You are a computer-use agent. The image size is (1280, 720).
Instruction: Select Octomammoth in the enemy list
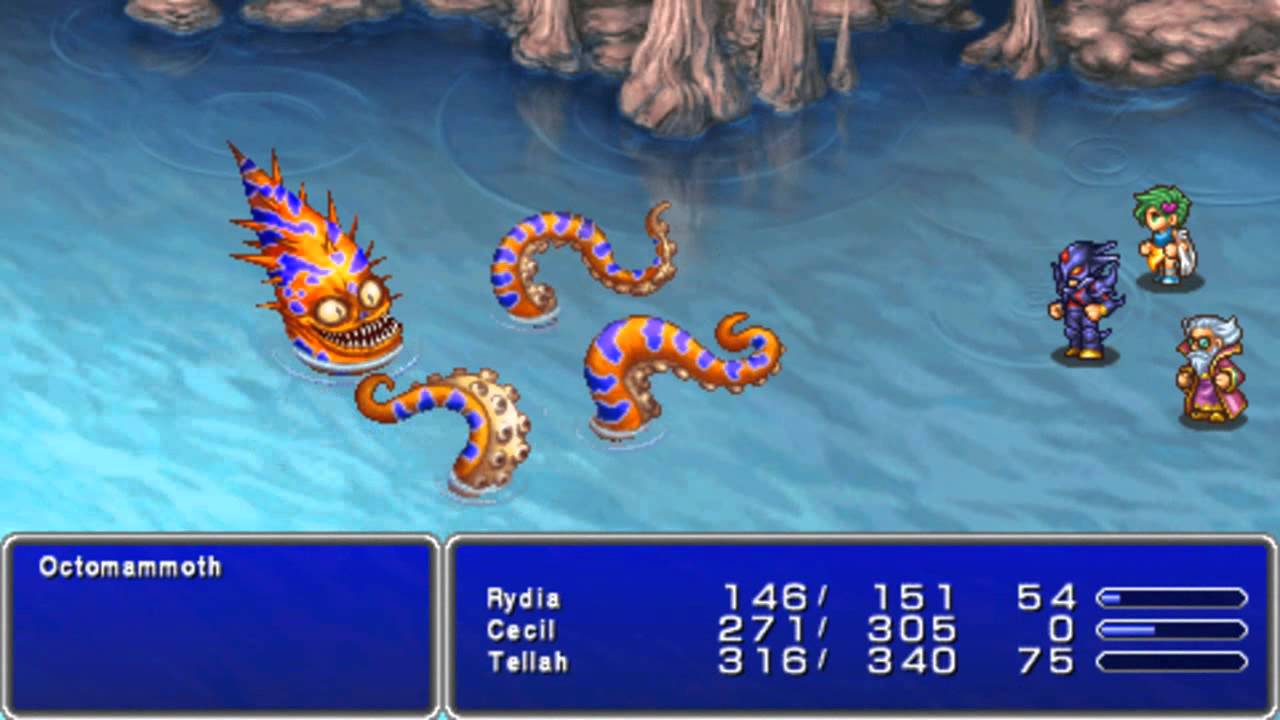click(130, 567)
